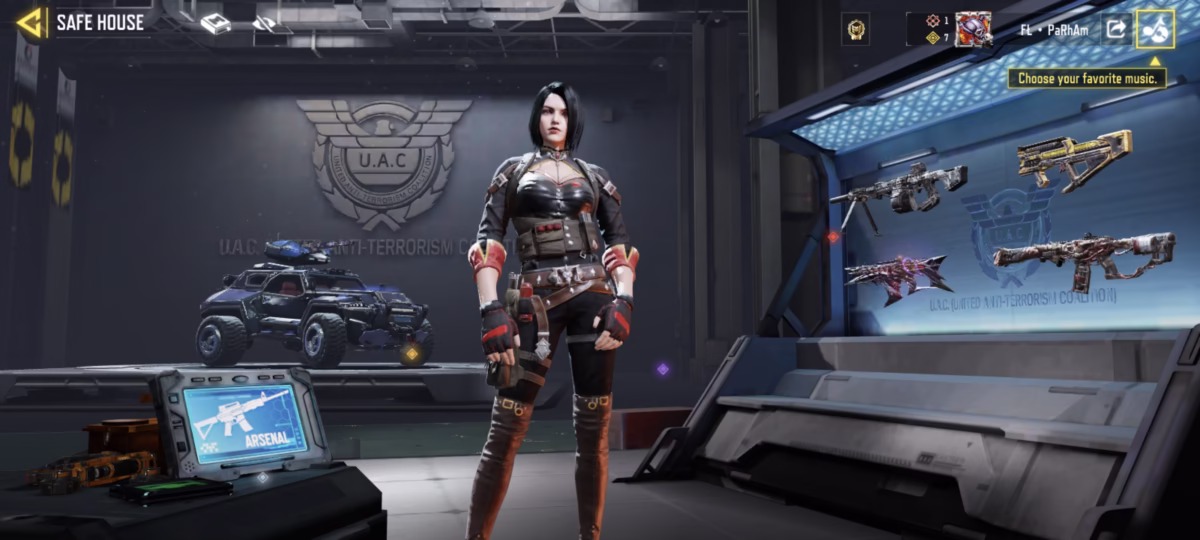View the player avatar for FL PaRhAm
This screenshot has height=540, width=1200.
tap(973, 29)
